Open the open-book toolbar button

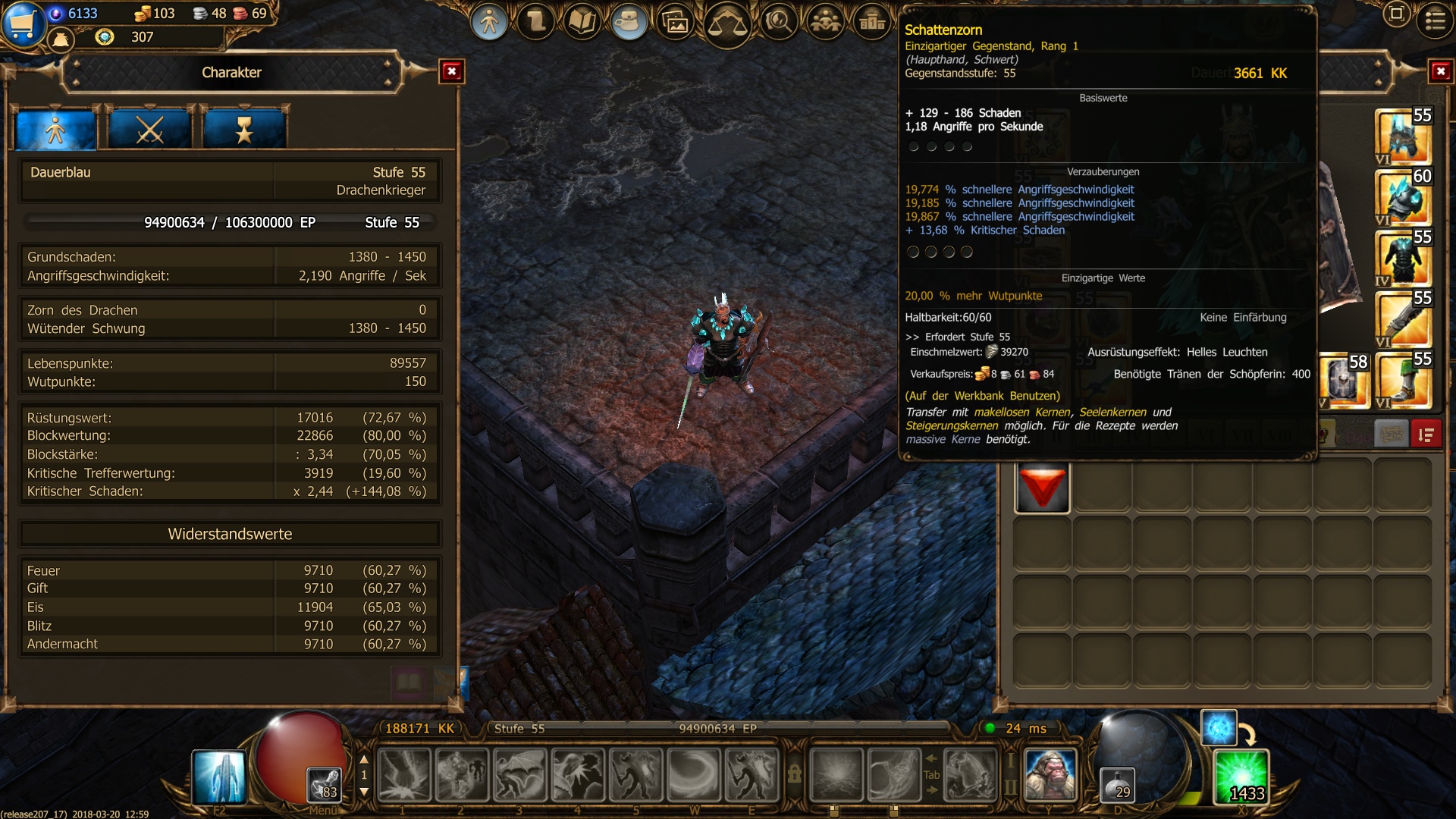point(582,23)
